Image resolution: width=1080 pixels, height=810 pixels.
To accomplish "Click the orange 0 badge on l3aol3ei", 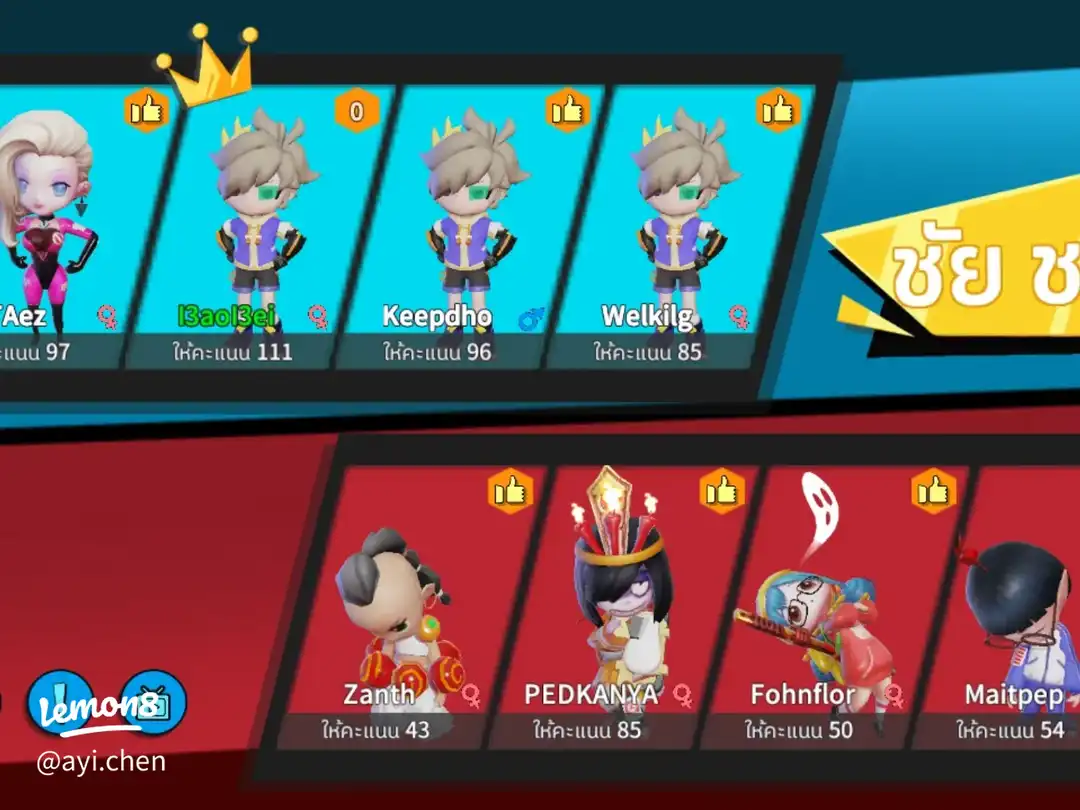I will pos(357,111).
